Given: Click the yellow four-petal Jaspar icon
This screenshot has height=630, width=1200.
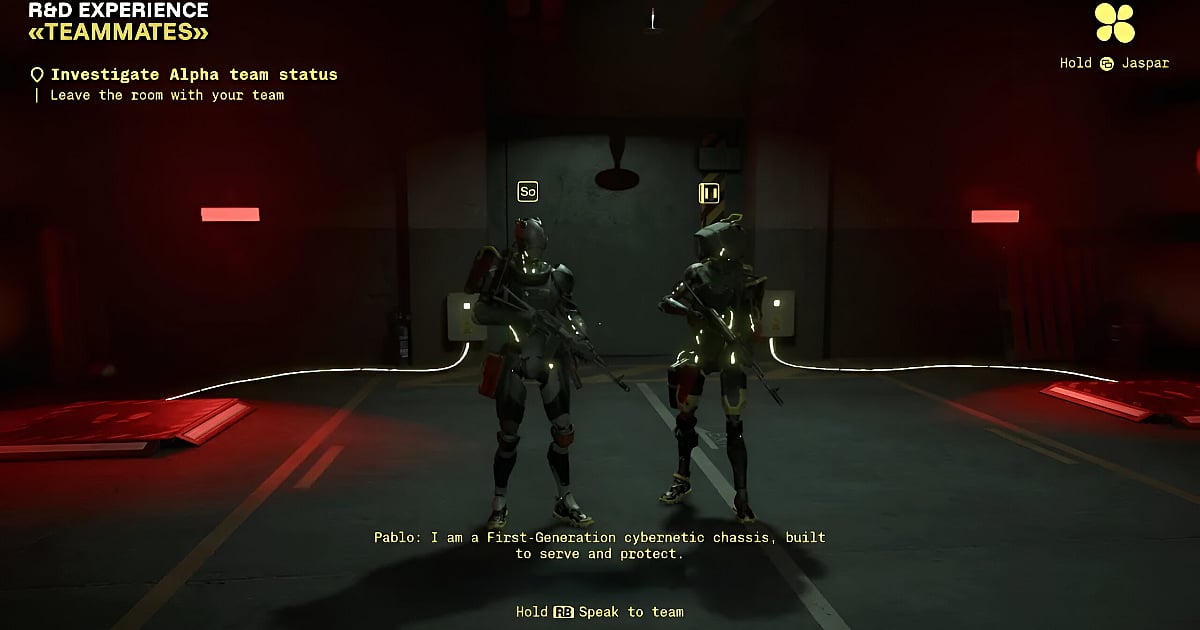Looking at the screenshot, I should point(1114,23).
